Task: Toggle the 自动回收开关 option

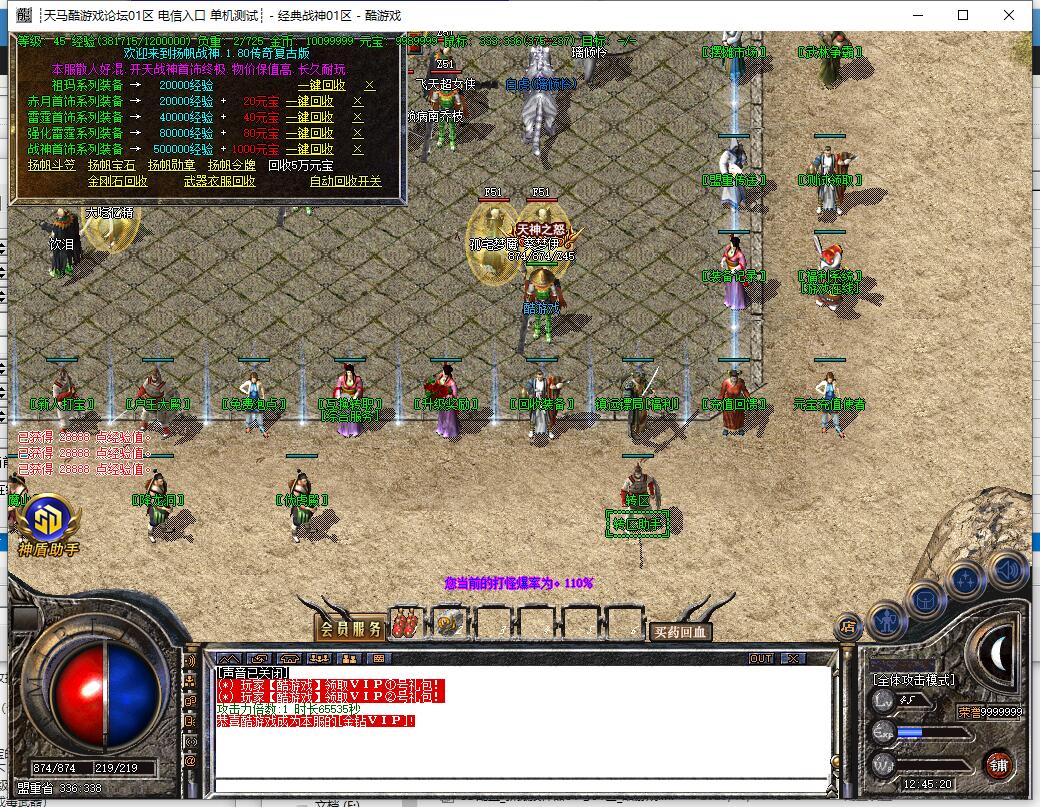Action: pos(346,181)
